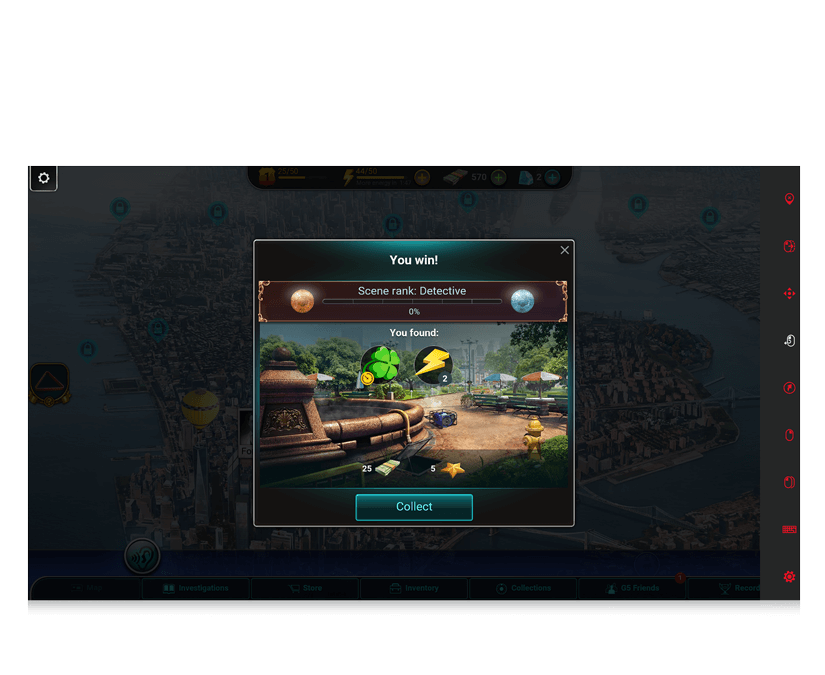Add more energy with the plus button
This screenshot has height=675, width=825.
tap(422, 177)
